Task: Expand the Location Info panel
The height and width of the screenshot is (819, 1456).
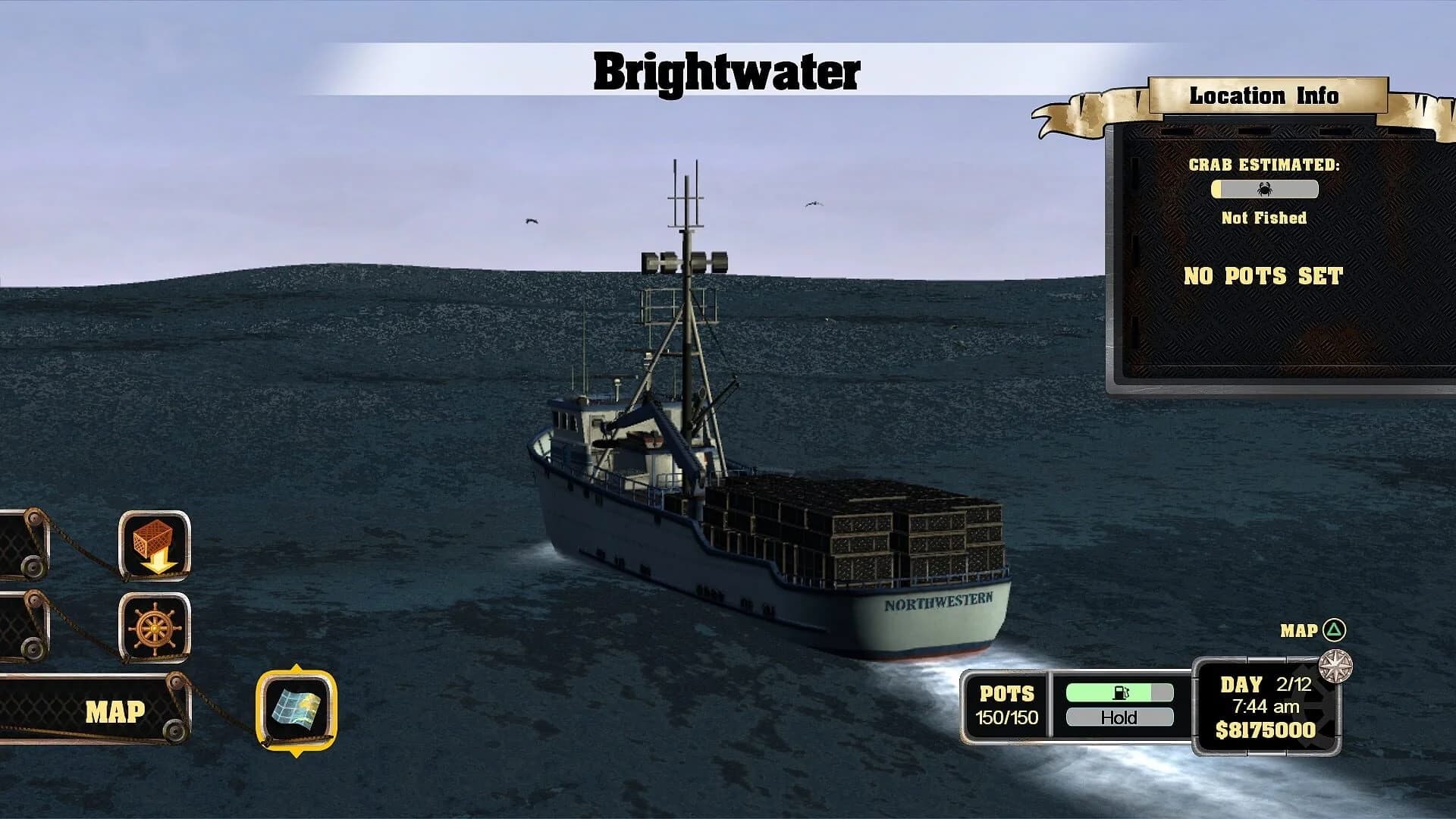Action: point(1272,258)
